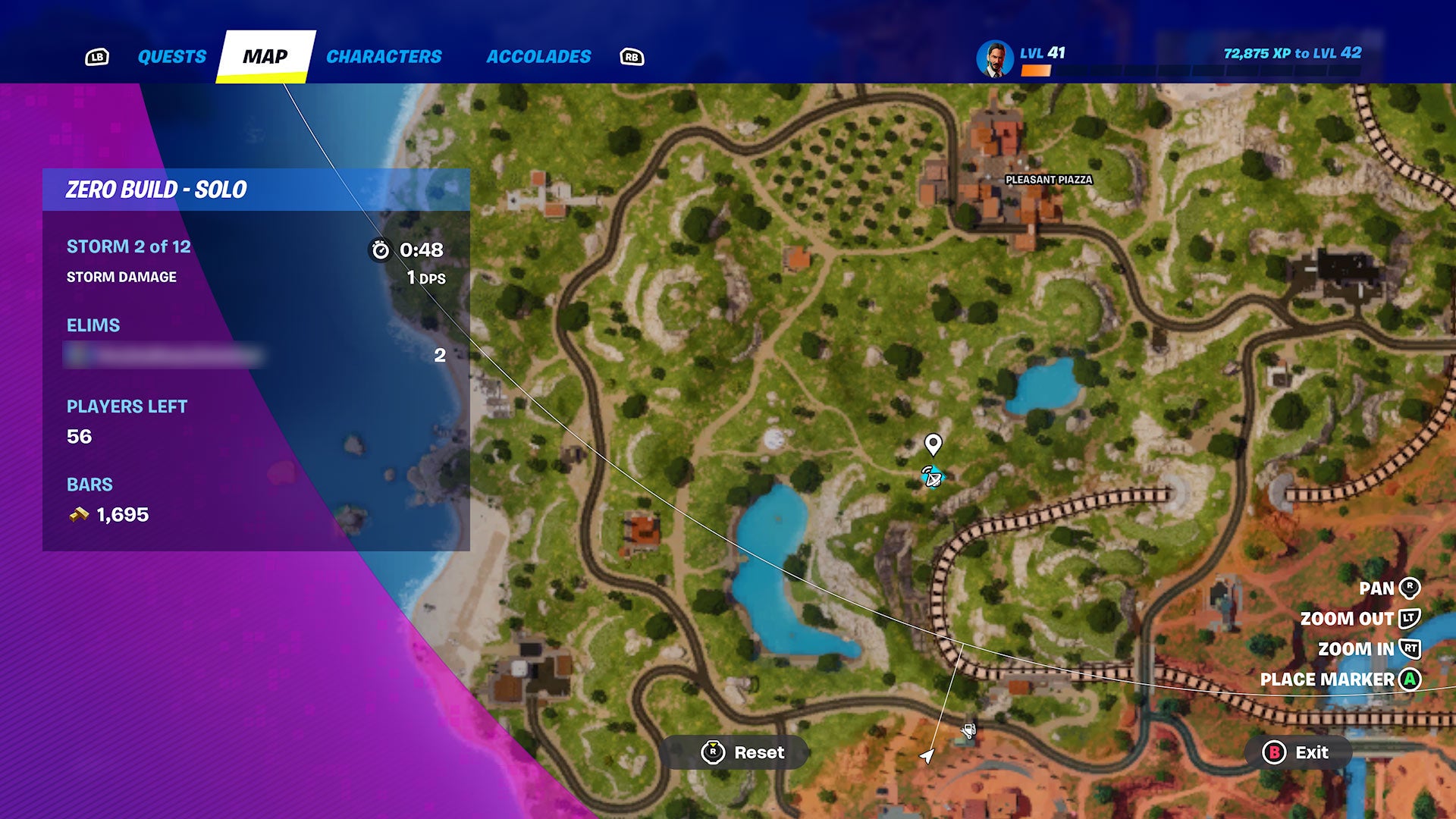
Task: Click the LB bumper icon
Action: [96, 55]
